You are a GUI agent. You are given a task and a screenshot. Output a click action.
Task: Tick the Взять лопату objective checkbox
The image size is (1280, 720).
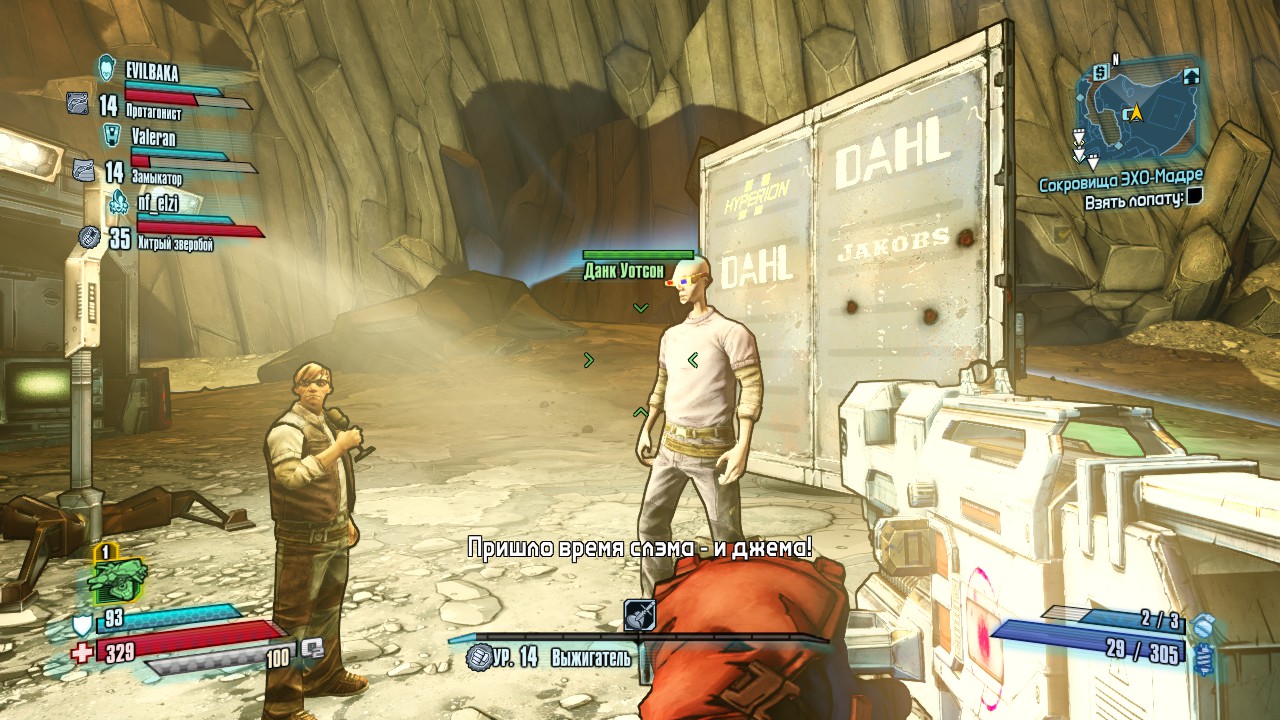(x=1194, y=199)
